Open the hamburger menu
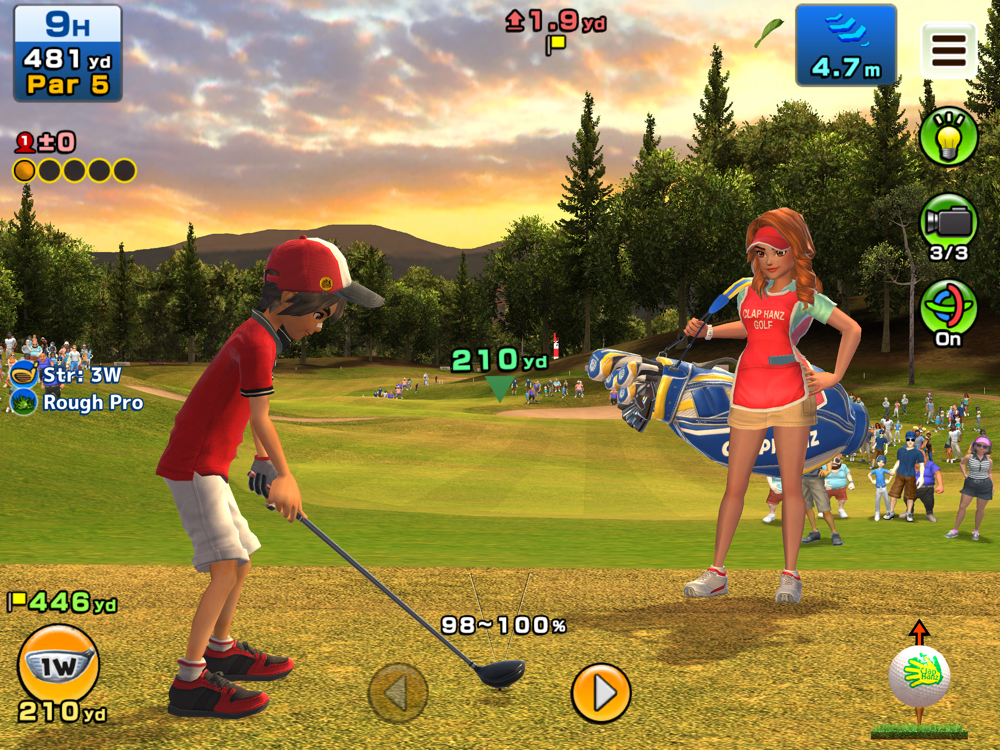The height and width of the screenshot is (750, 1000). pos(948,50)
